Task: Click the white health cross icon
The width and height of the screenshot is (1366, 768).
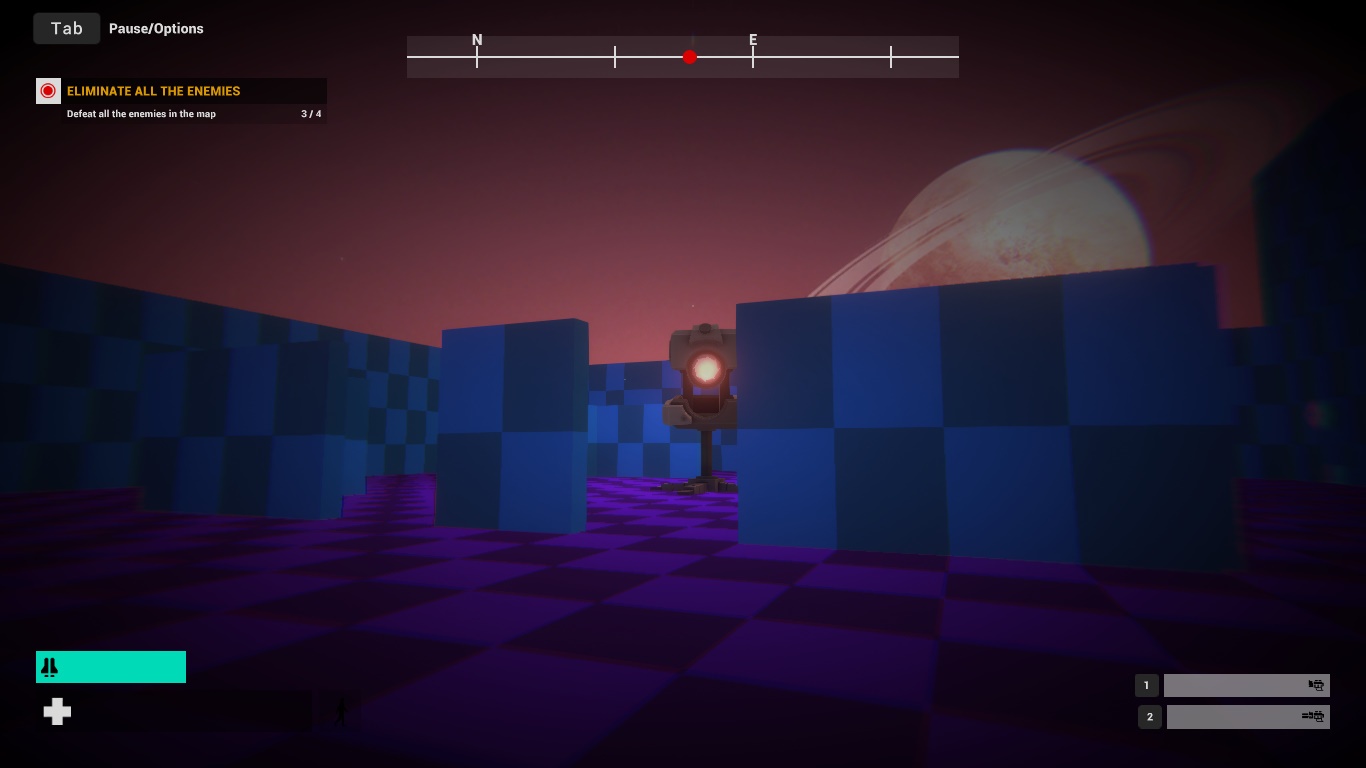Action: click(57, 711)
